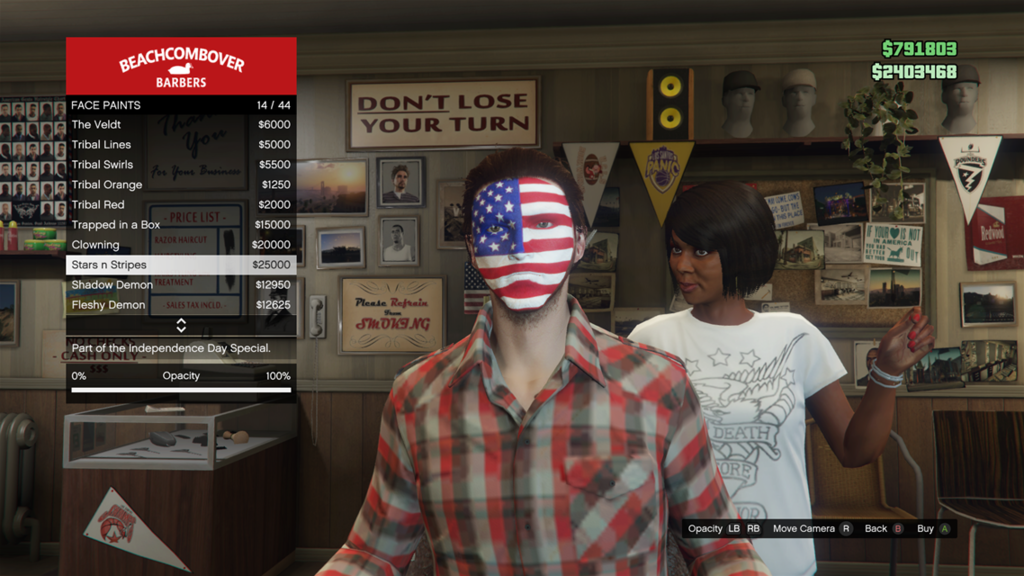Viewport: 1024px width, 576px height.
Task: Click the highlighted Stars n Stripes row
Action: (x=181, y=265)
